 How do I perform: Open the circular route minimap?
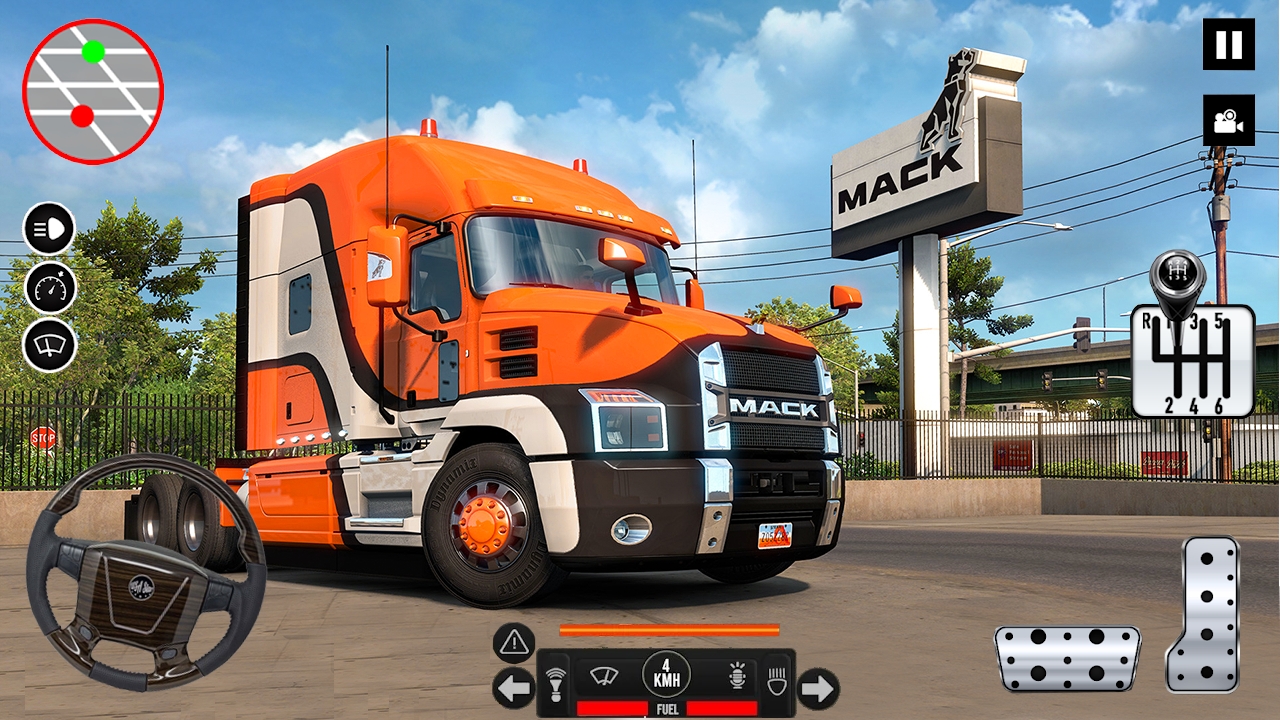pyautogui.click(x=93, y=92)
